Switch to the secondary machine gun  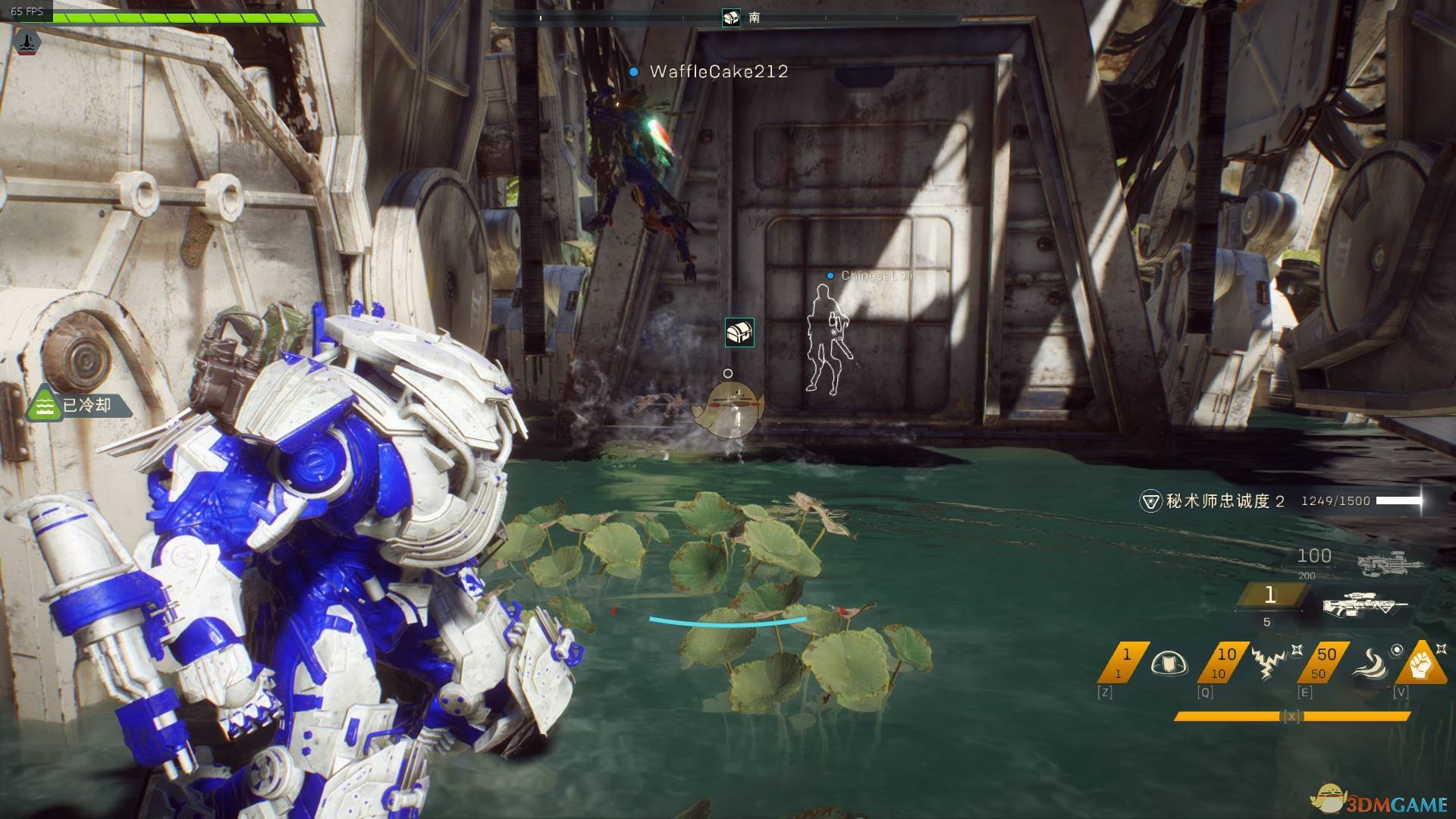coord(1389,563)
